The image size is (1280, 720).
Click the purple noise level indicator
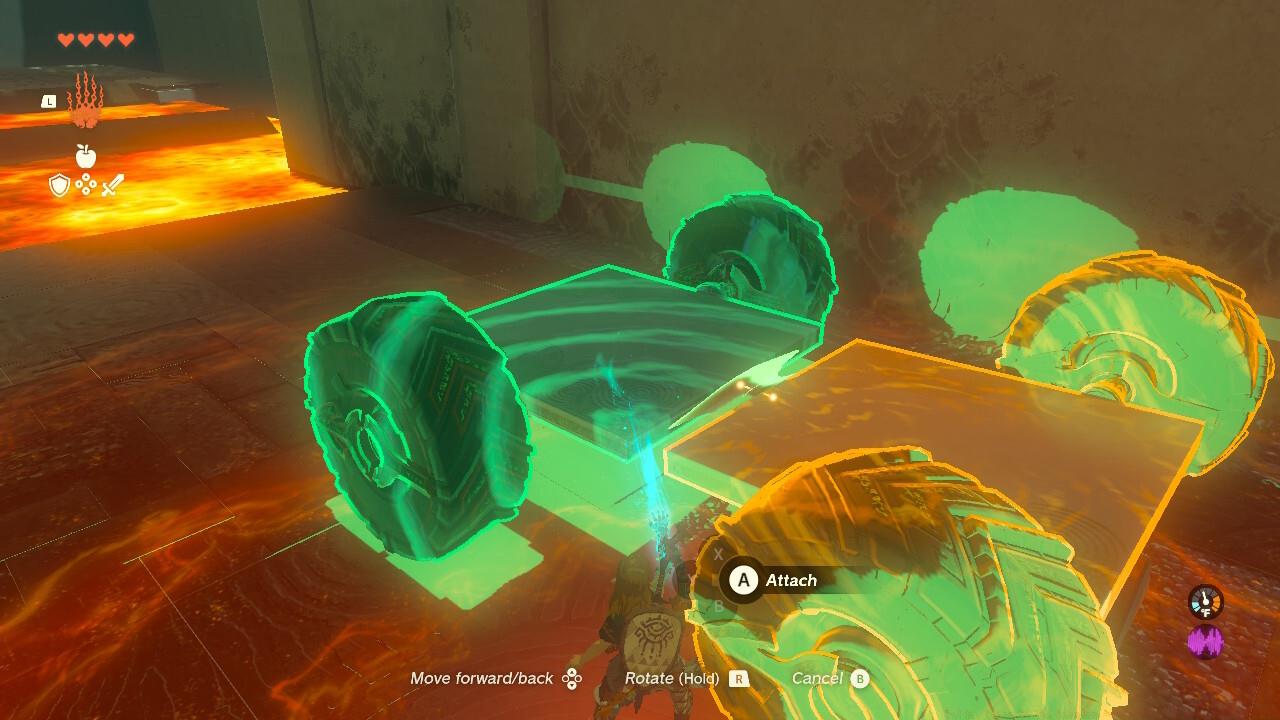(1205, 641)
